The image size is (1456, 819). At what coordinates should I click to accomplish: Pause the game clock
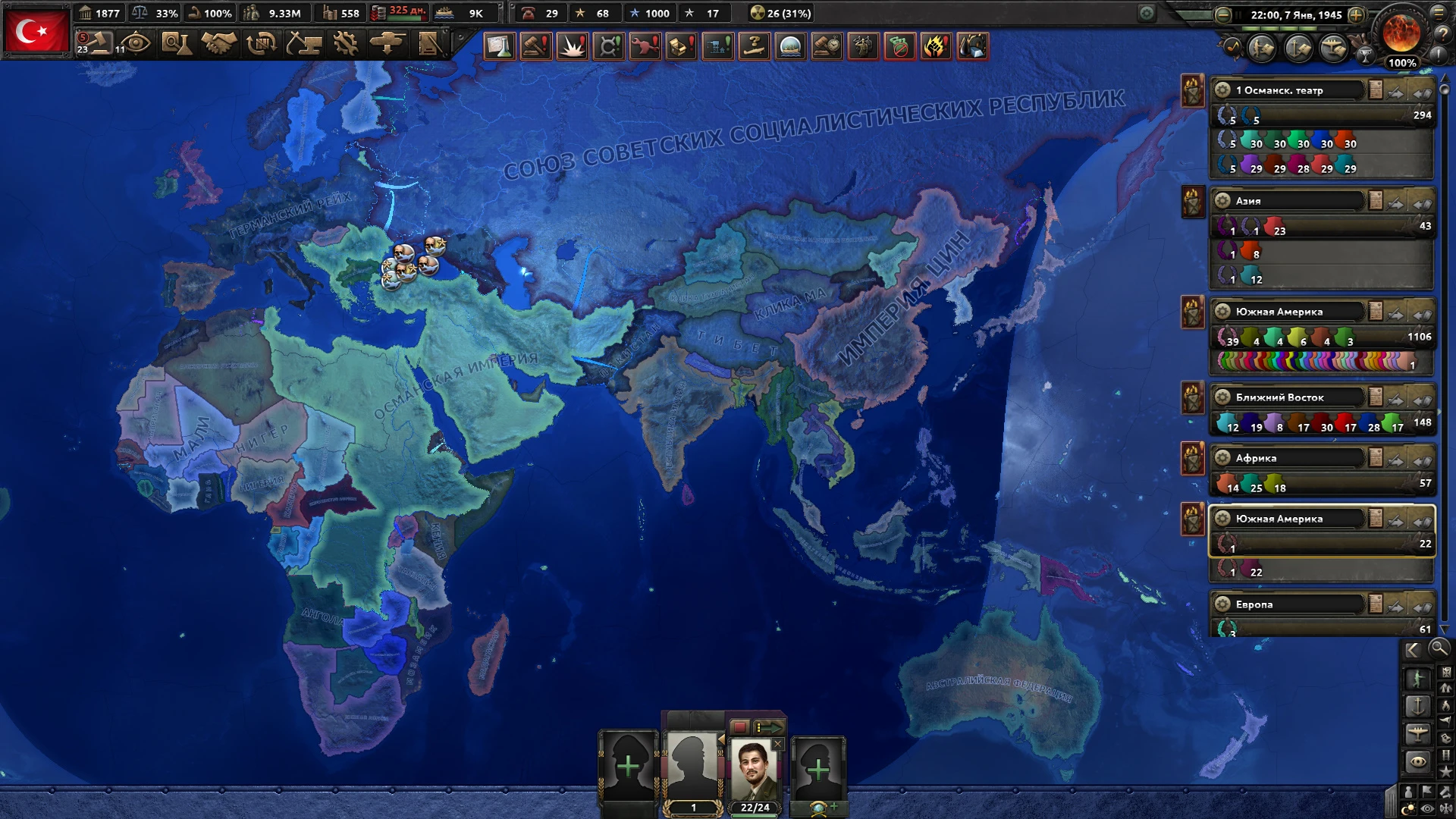coord(1238,14)
